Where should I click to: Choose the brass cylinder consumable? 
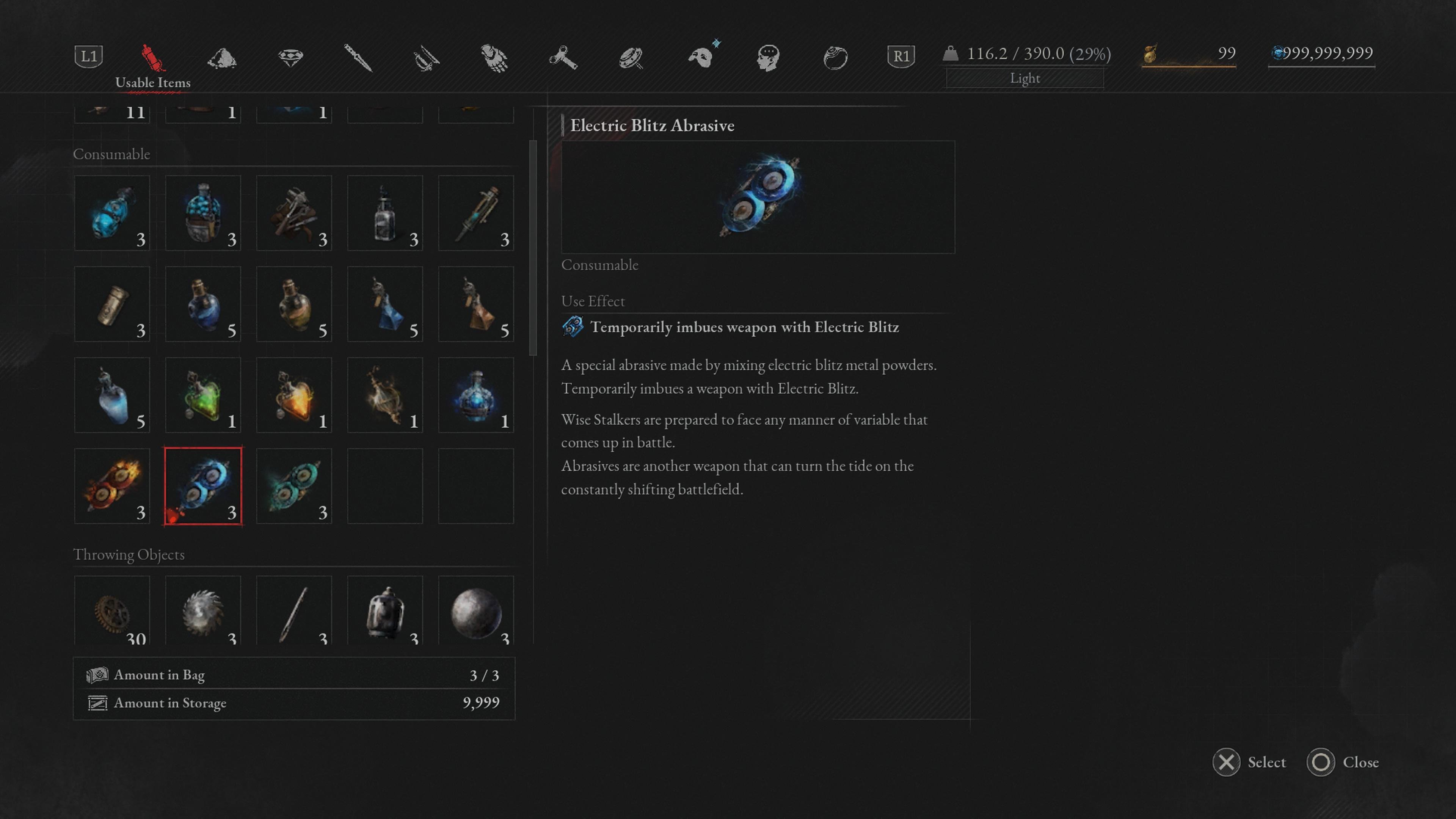[x=112, y=304]
